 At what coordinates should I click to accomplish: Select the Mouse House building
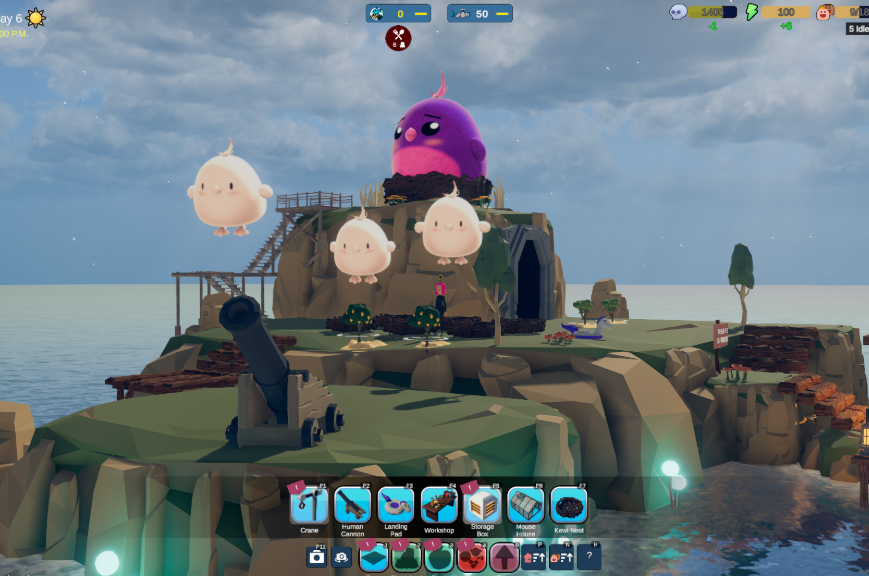525,505
